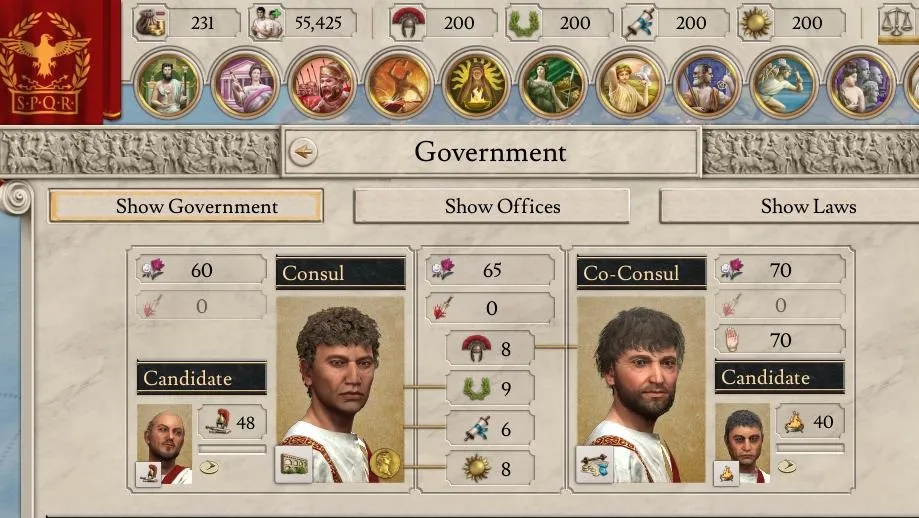Click the SPQR eagle banner
This screenshot has width=919, height=518.
click(x=44, y=58)
